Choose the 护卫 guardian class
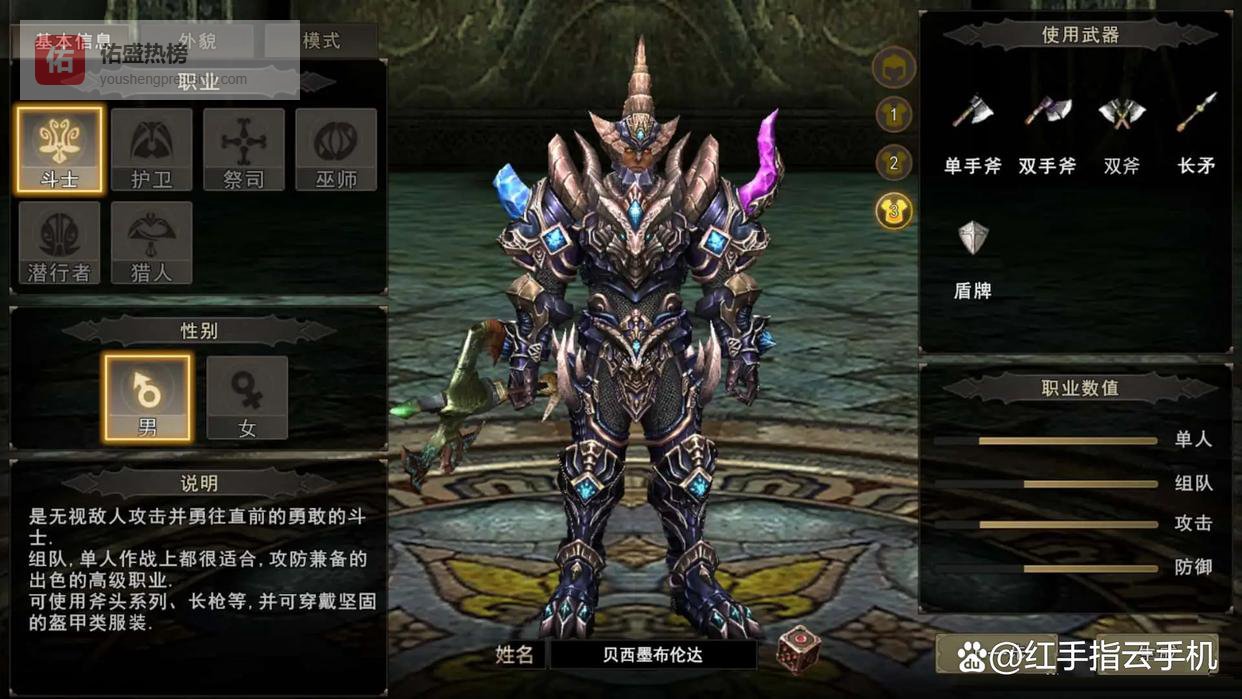Image resolution: width=1242 pixels, height=699 pixels. pos(152,149)
